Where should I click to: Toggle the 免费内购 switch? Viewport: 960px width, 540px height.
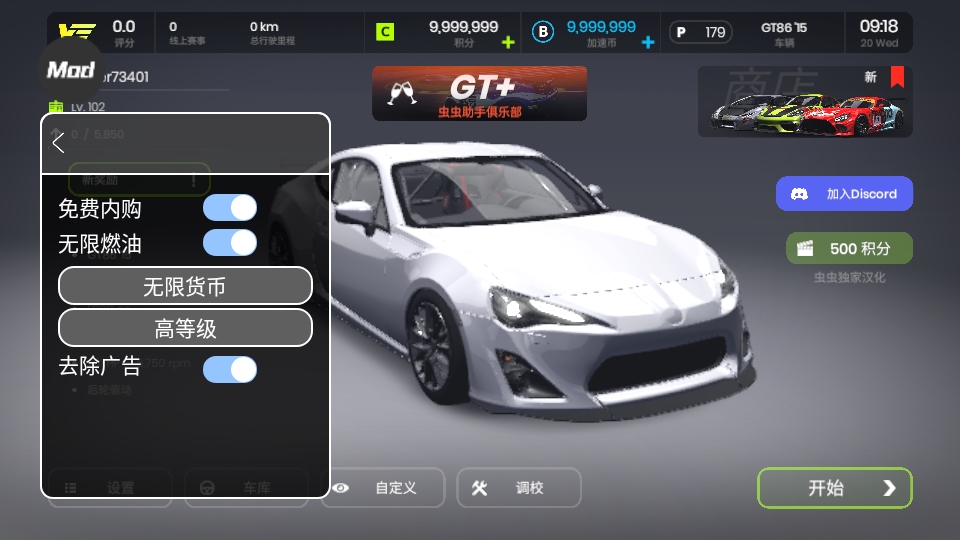[x=229, y=208]
